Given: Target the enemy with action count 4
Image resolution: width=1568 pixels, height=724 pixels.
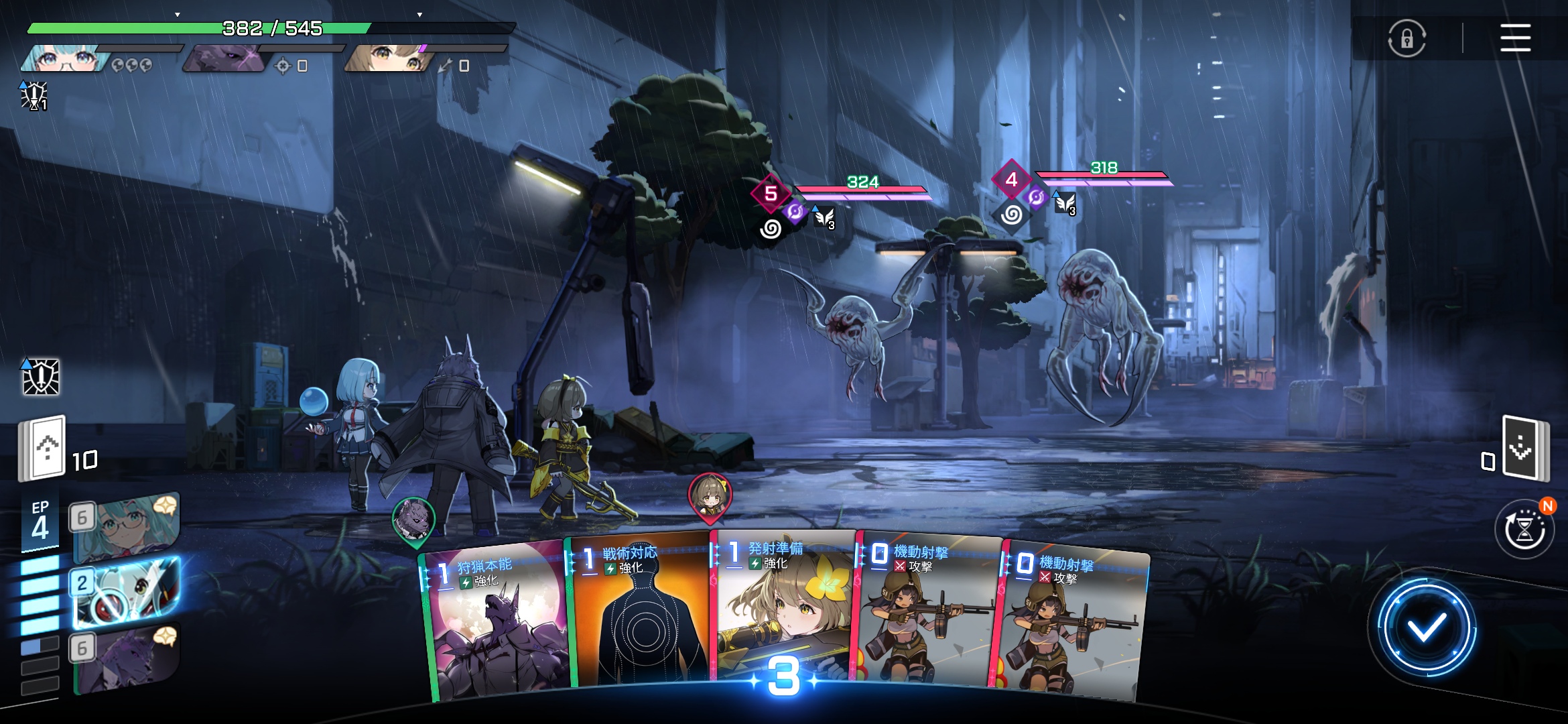Looking at the screenshot, I should (1099, 328).
